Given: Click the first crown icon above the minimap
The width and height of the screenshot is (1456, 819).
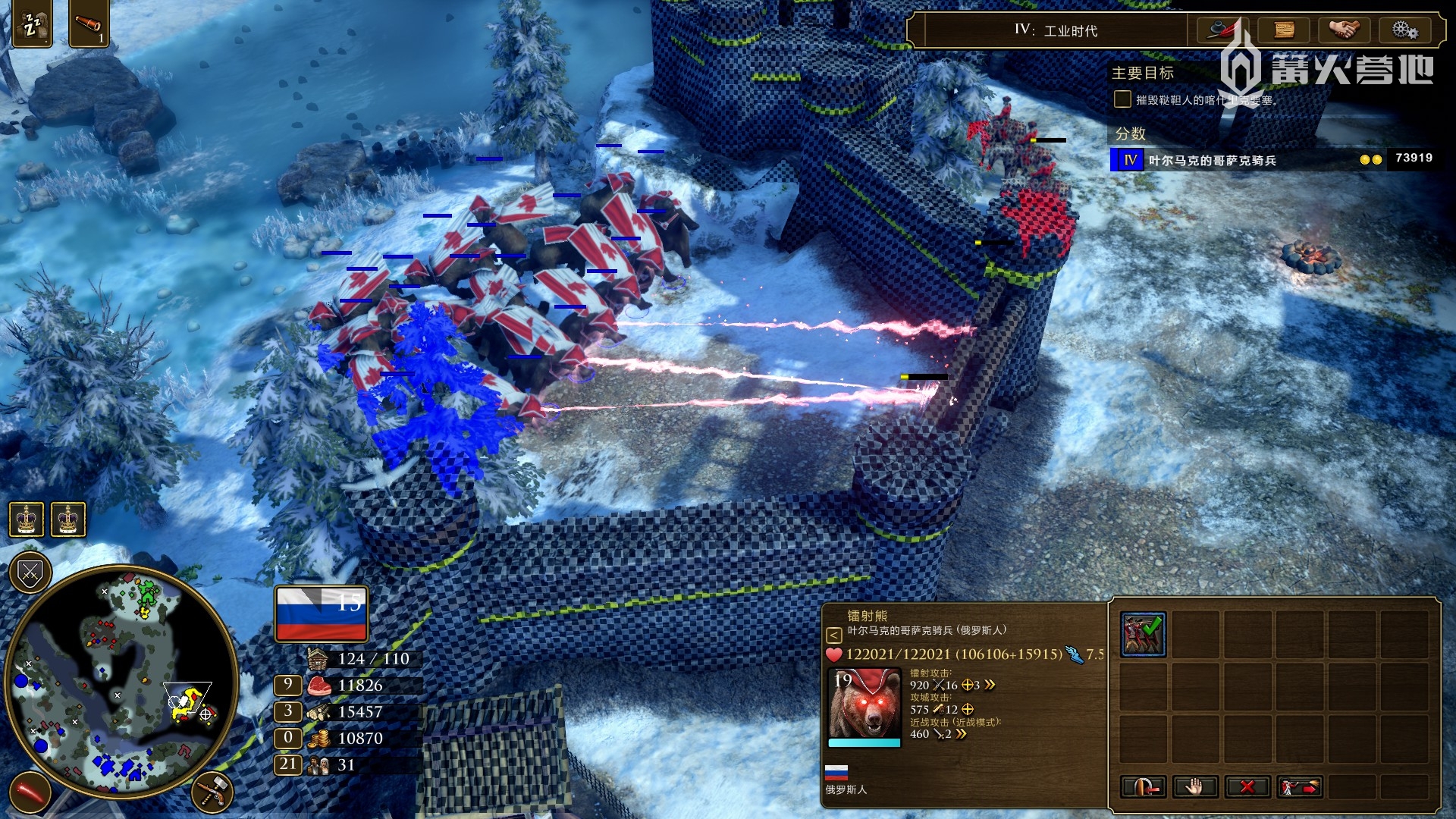Looking at the screenshot, I should pyautogui.click(x=26, y=519).
